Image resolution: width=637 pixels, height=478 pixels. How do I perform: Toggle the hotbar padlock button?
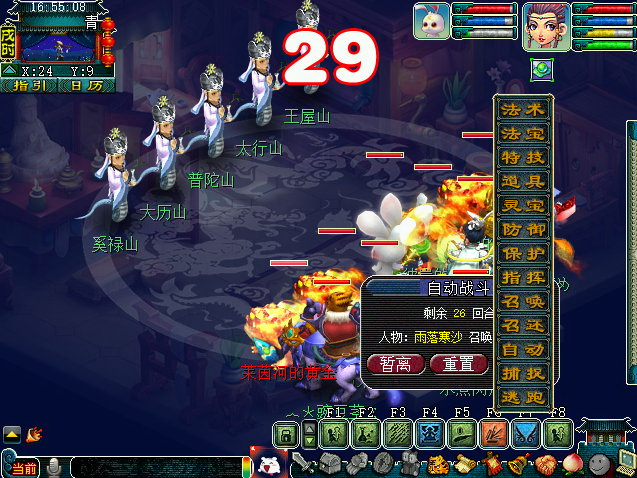(287, 434)
